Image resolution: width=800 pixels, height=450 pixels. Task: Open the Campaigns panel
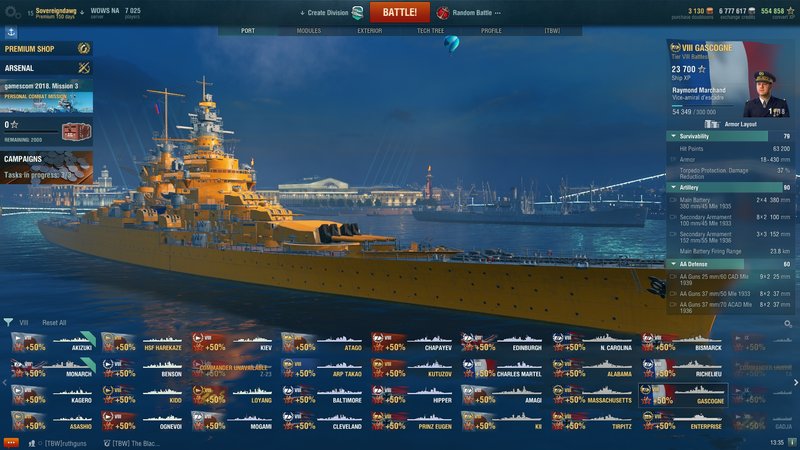(x=46, y=166)
